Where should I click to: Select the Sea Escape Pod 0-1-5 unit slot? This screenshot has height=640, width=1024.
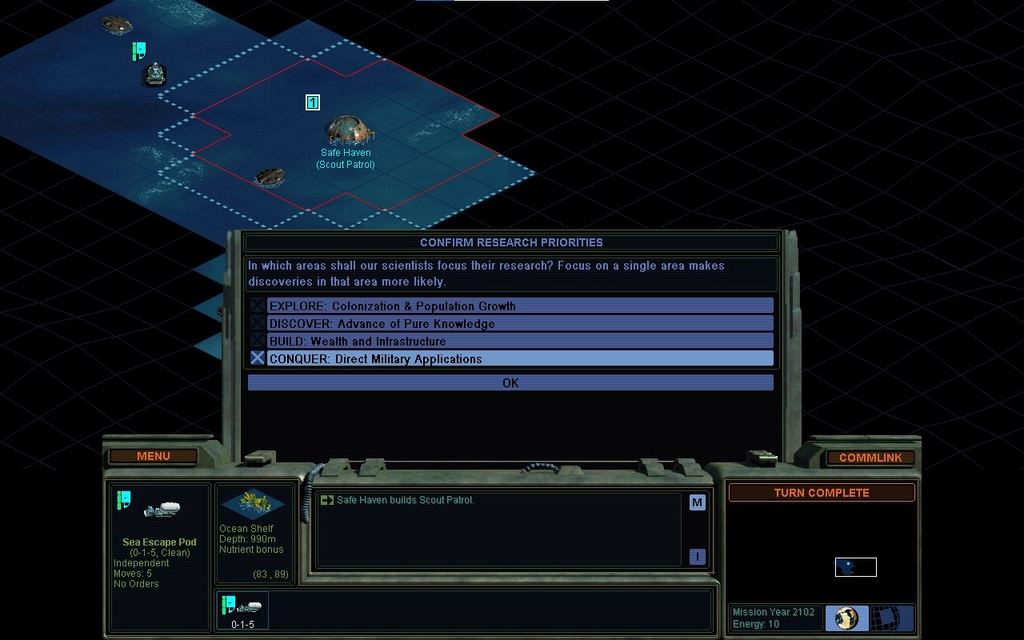pos(243,610)
